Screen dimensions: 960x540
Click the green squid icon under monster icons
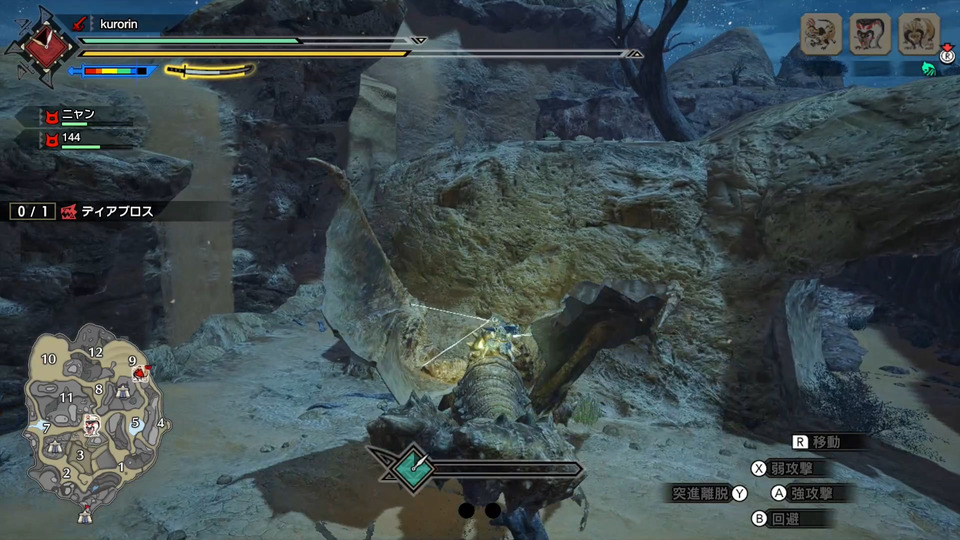tap(927, 68)
